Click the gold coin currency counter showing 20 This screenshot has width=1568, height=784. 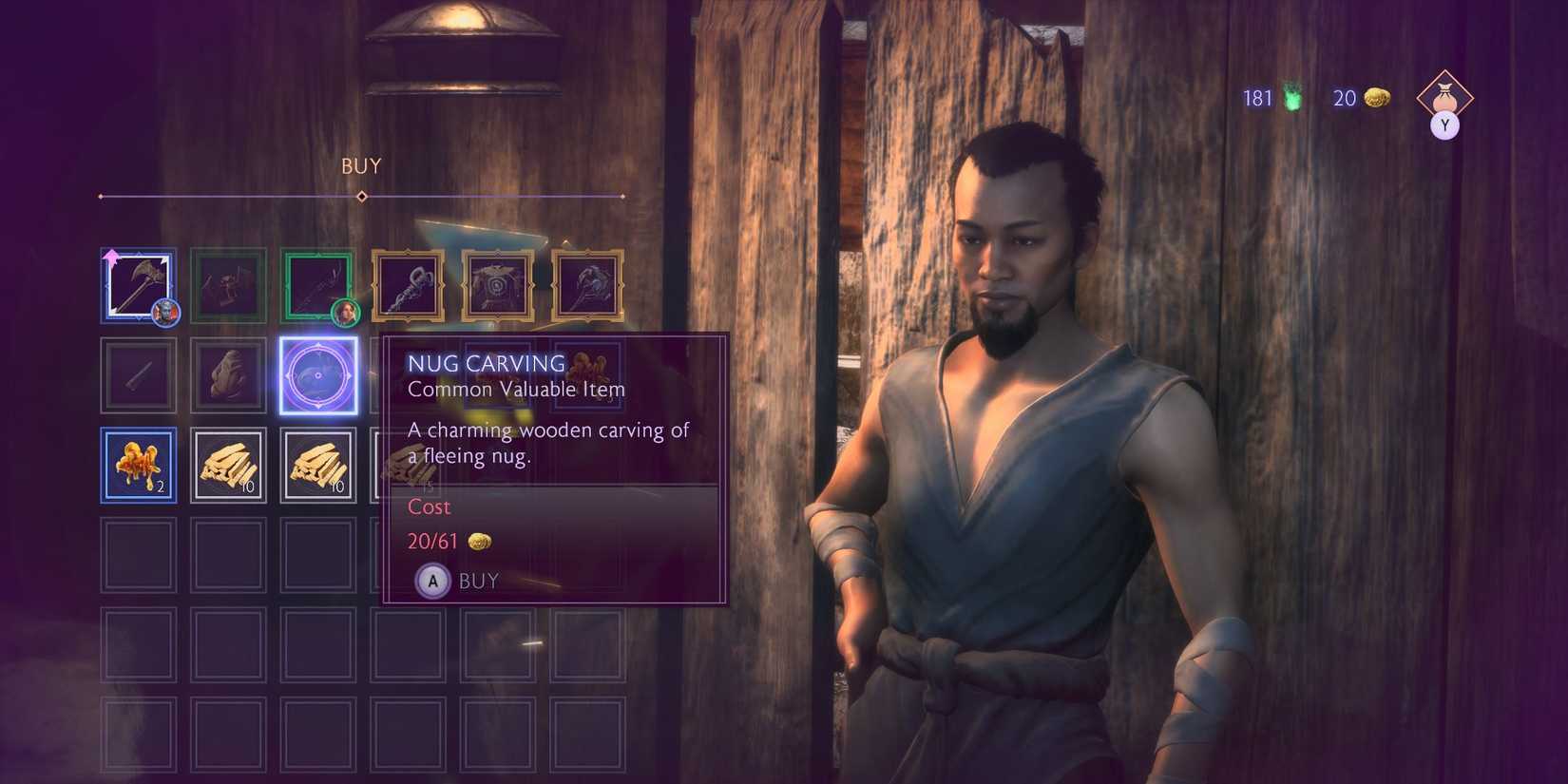coord(1357,98)
